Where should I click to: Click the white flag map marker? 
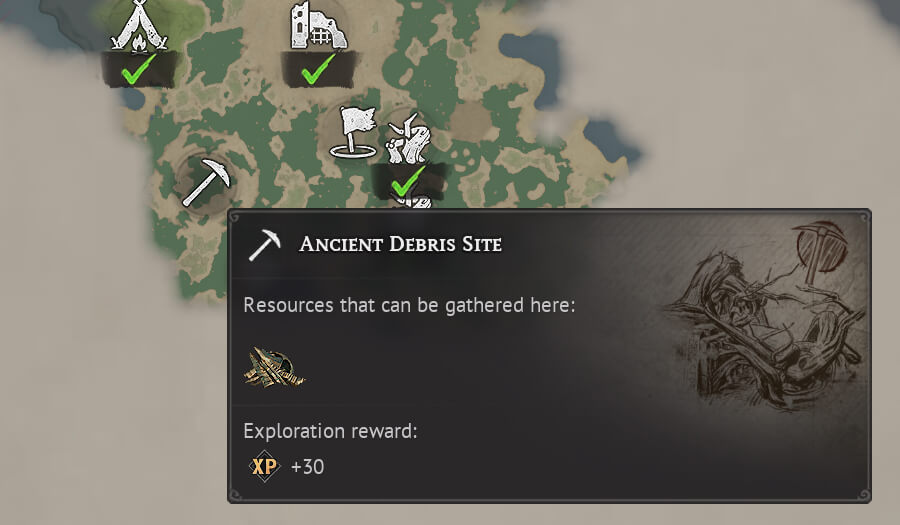354,133
